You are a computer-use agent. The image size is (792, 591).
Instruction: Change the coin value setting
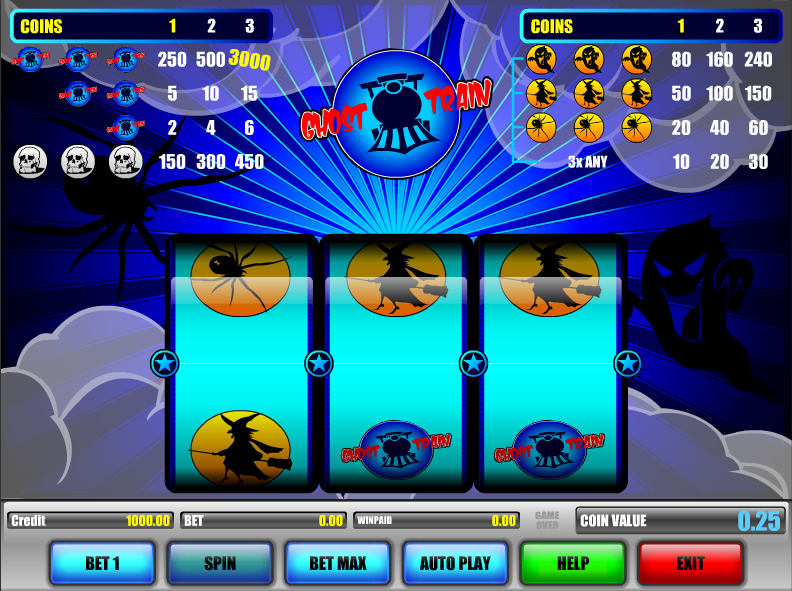[x=680, y=520]
